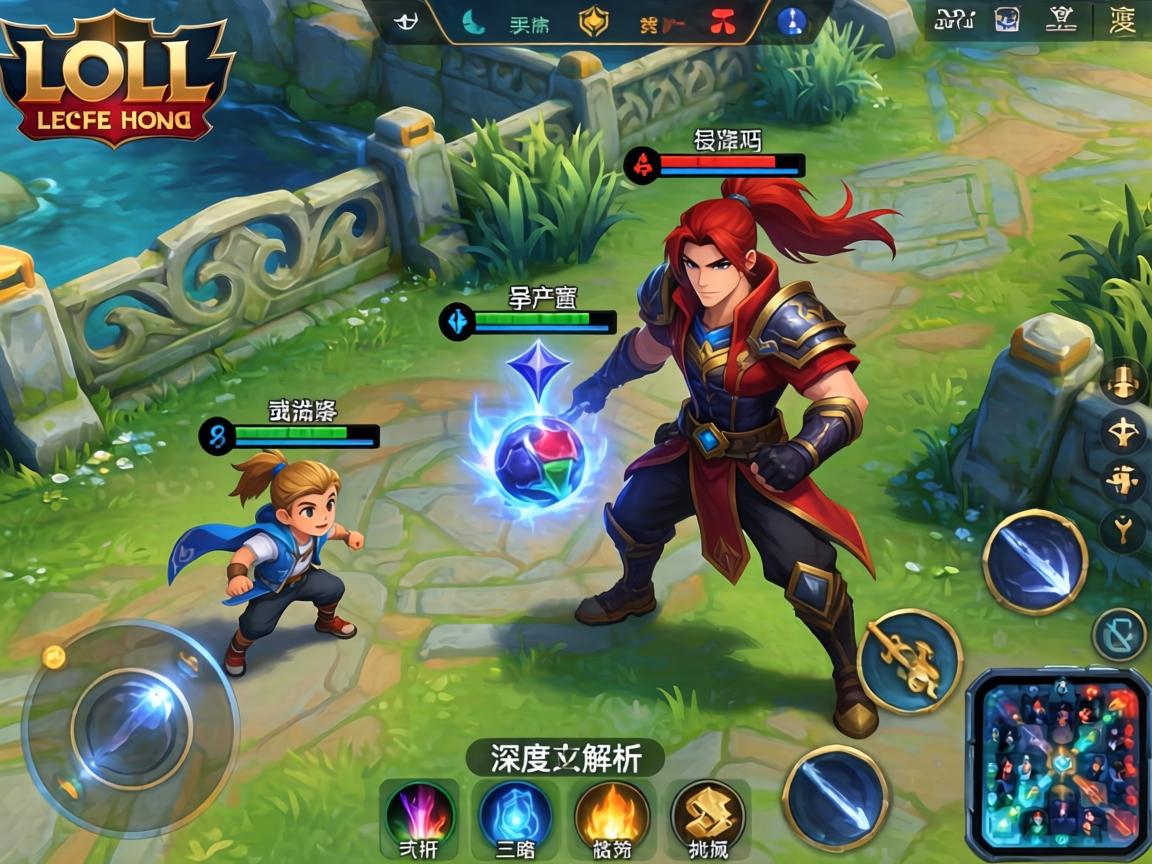Click the crossed-out cancel button above the minimap
The image size is (1152, 864).
1119,634
